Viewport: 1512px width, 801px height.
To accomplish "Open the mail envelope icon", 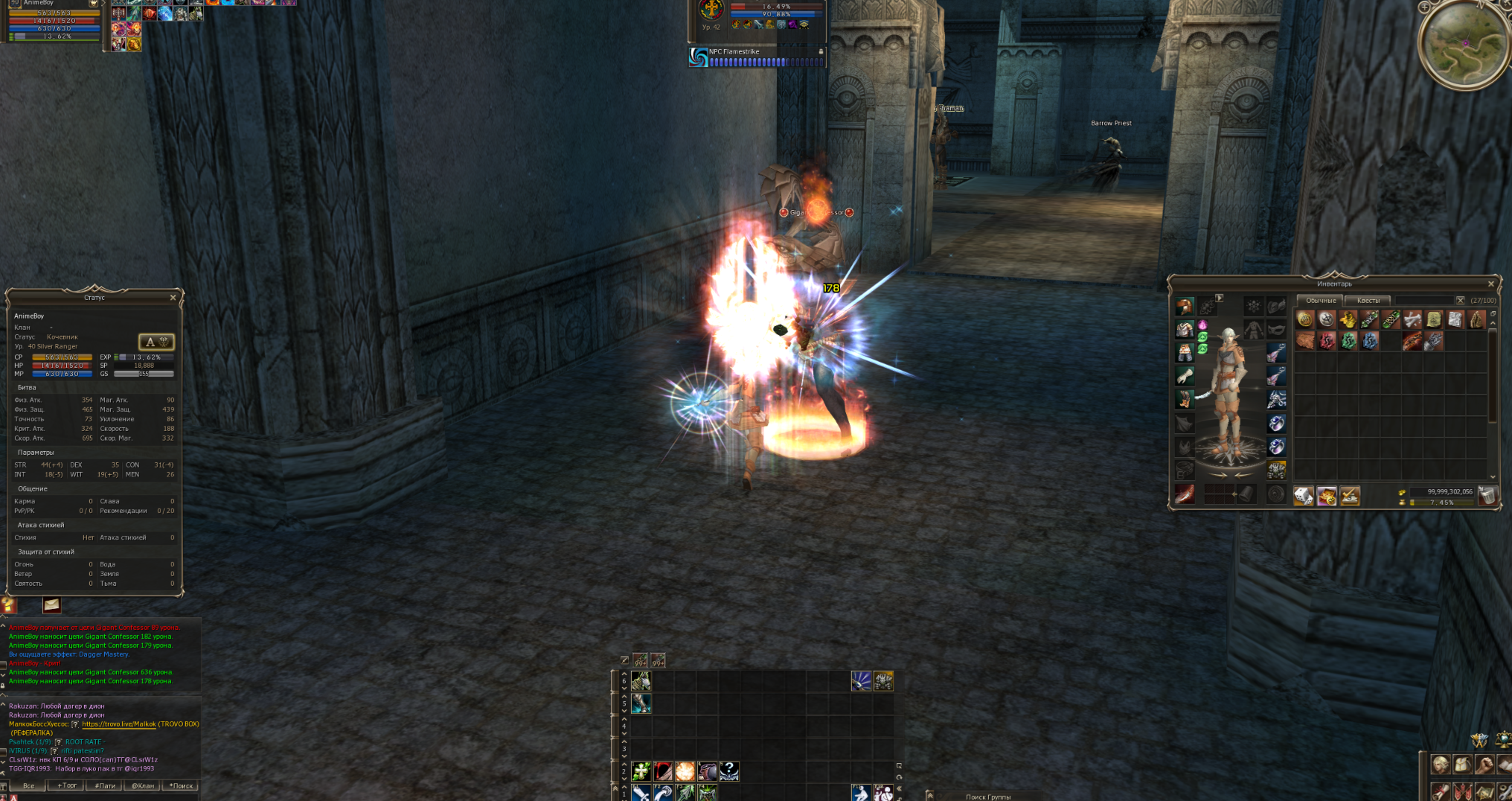I will (x=51, y=604).
